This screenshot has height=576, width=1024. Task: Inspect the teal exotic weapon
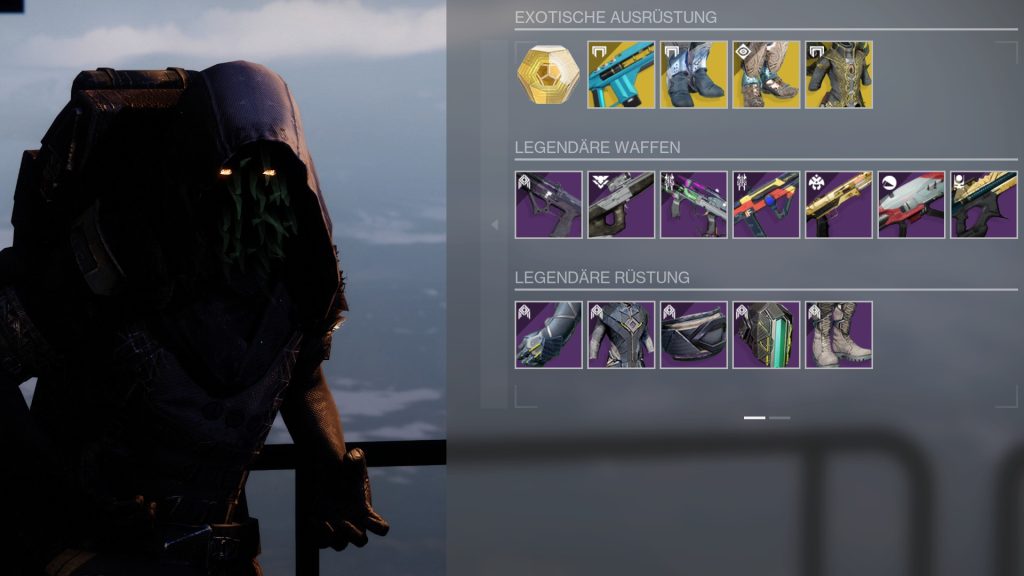621,75
